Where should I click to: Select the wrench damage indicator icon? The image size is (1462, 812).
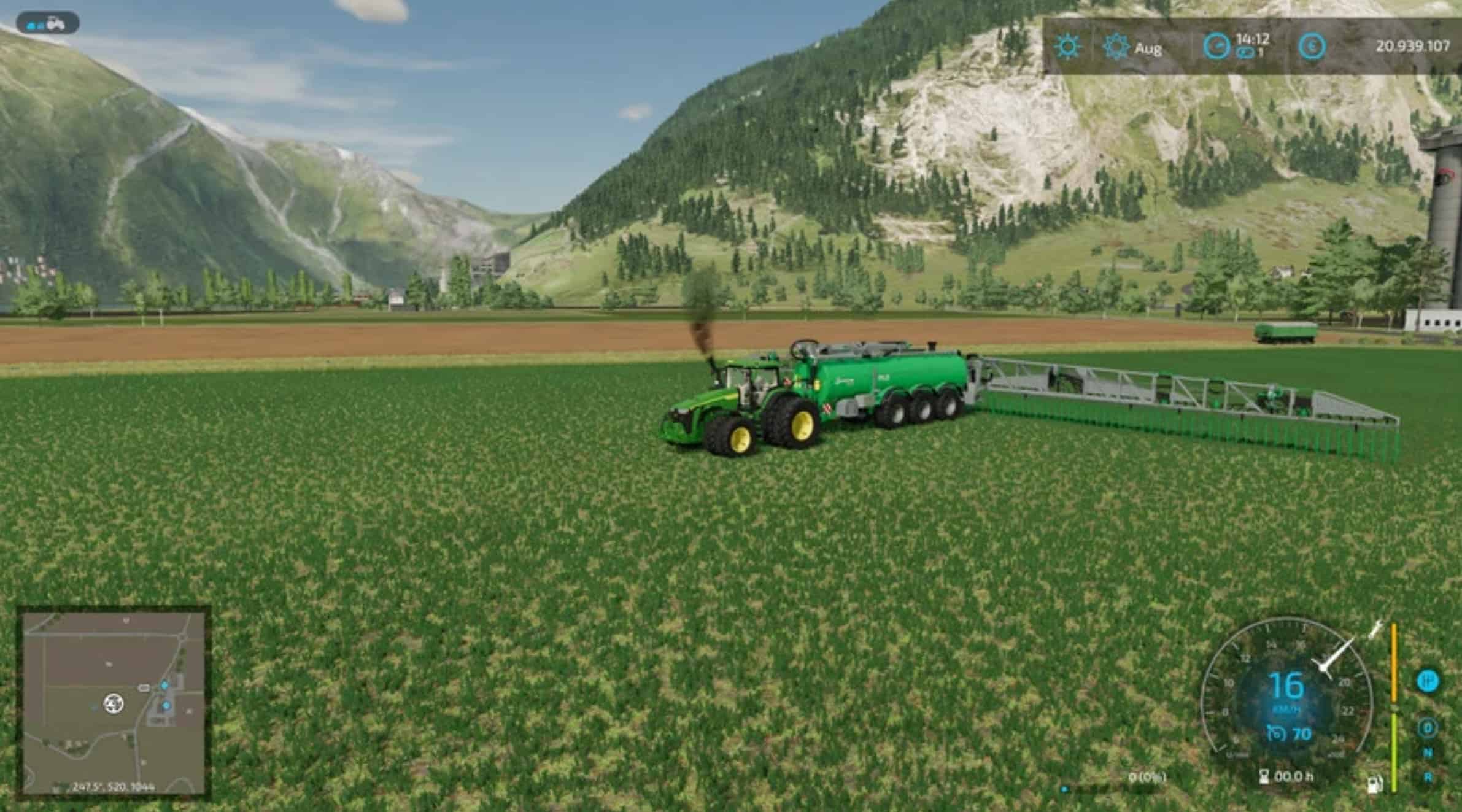coord(1375,630)
